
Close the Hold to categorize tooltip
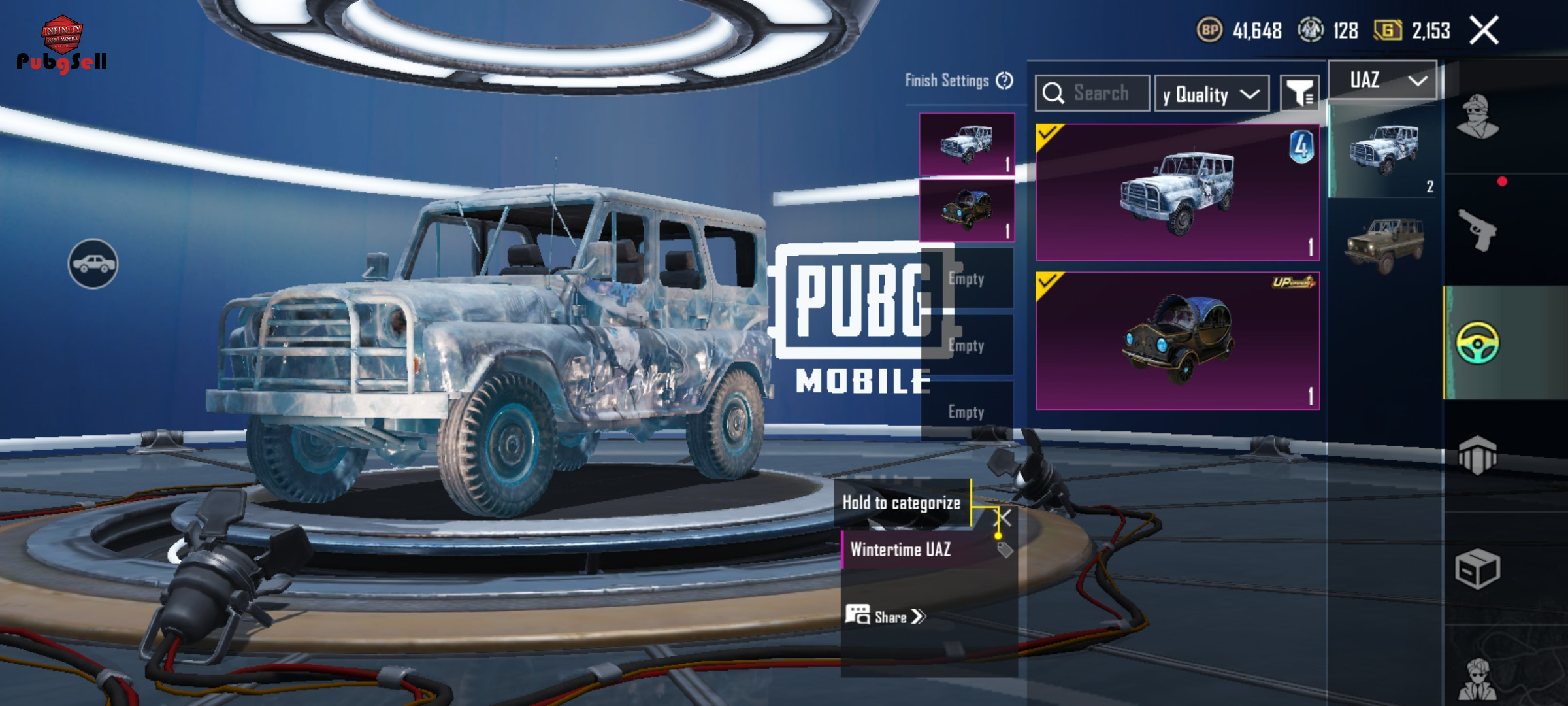tap(1003, 518)
